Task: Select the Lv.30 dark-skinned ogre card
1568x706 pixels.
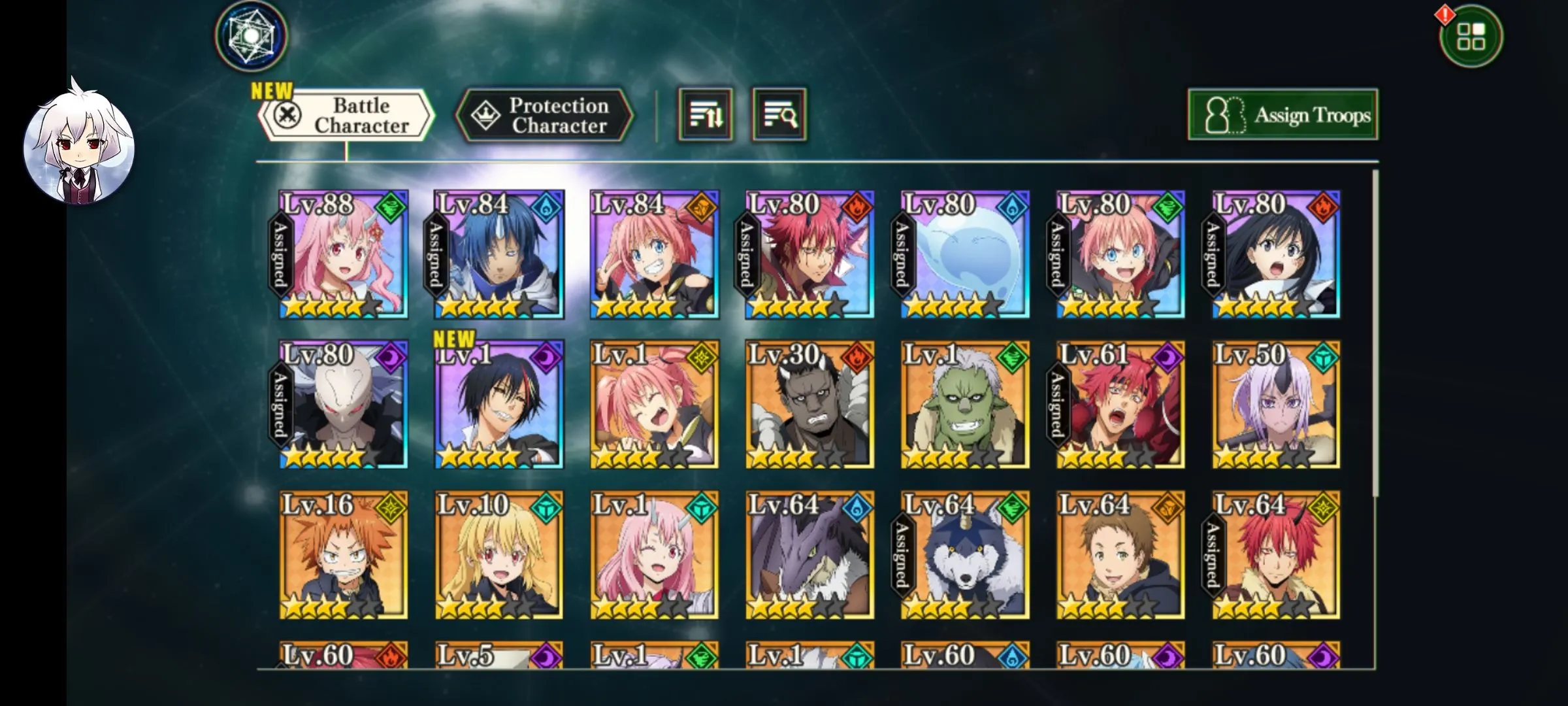Action: (x=810, y=405)
